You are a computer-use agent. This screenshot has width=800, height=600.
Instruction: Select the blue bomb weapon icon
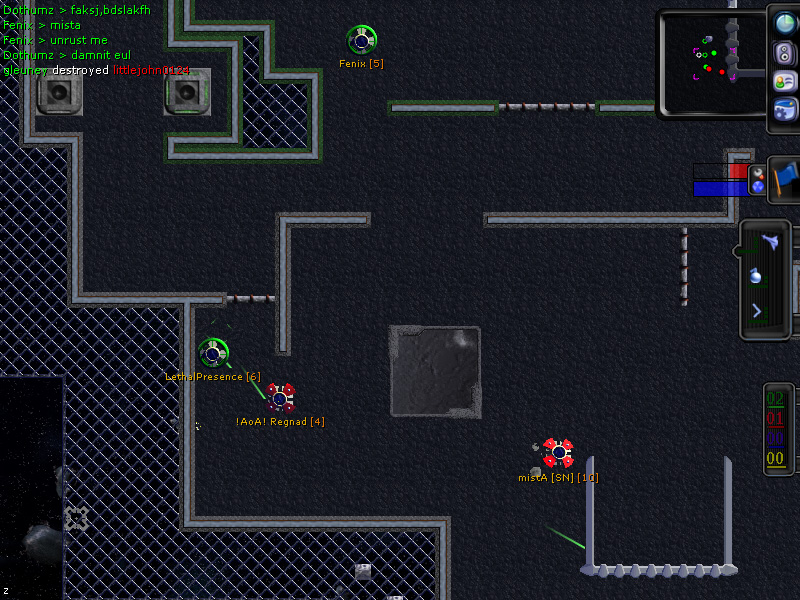757,275
